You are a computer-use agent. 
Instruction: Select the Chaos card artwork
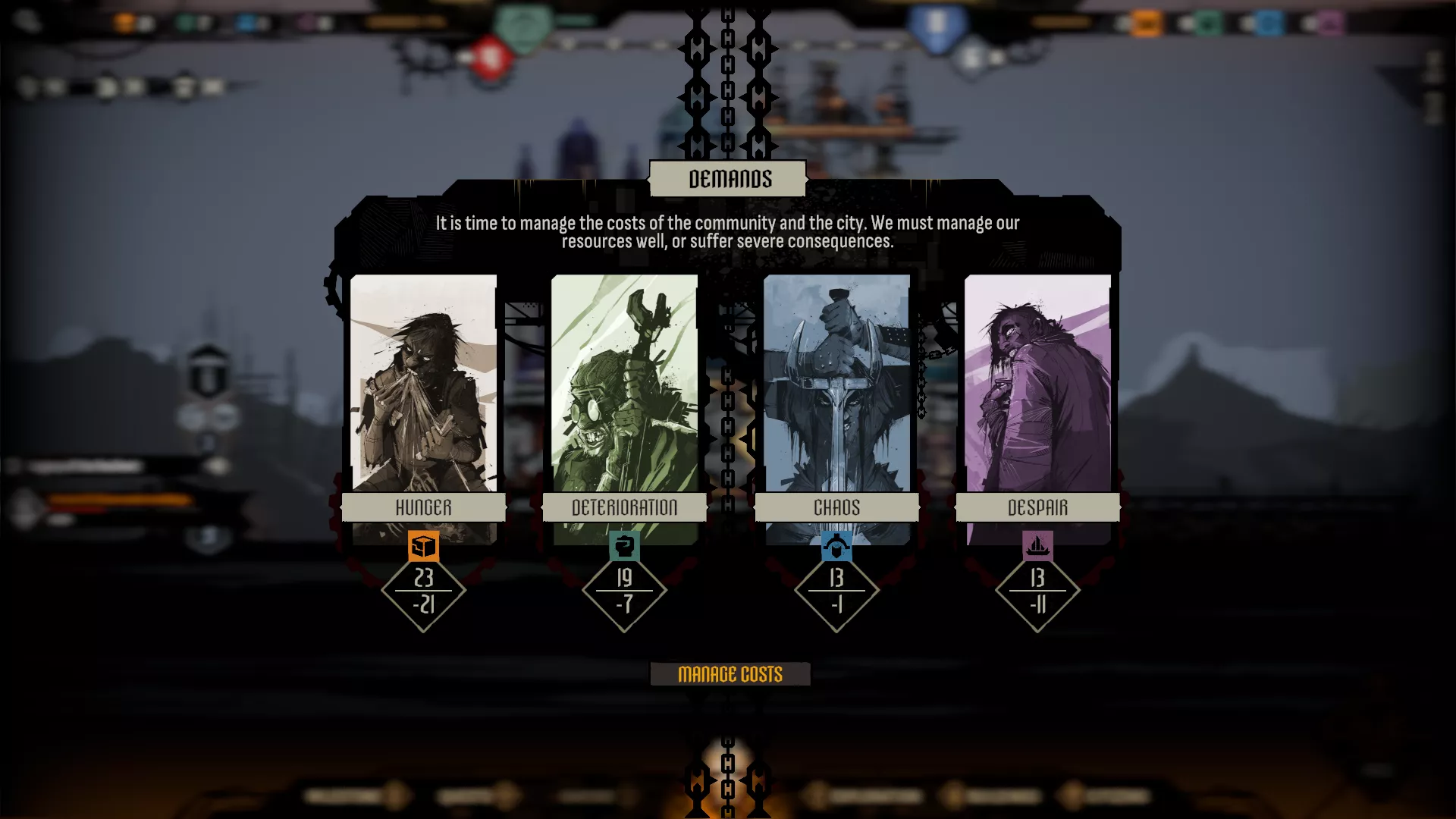pos(836,383)
